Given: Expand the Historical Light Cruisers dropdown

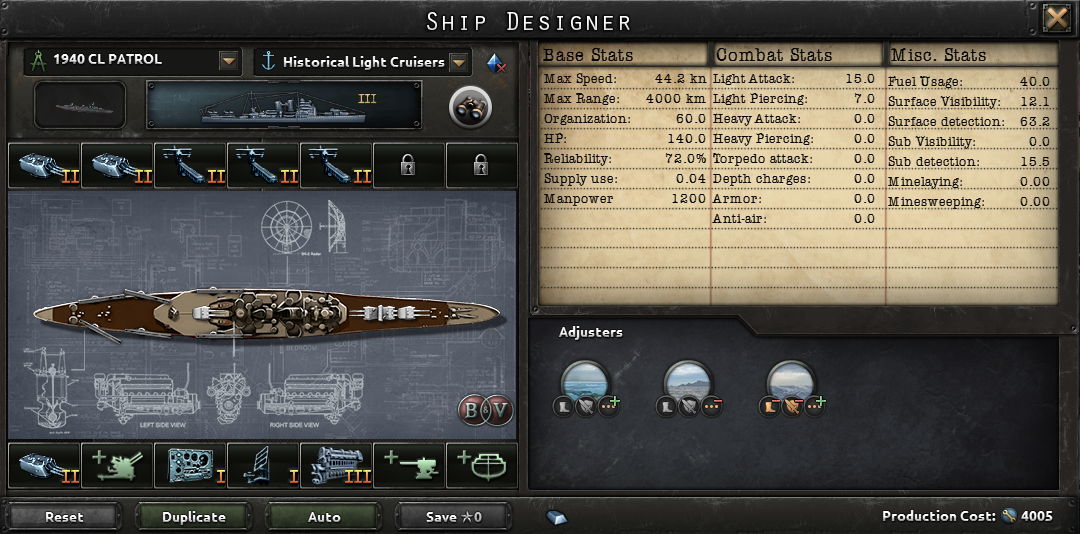Looking at the screenshot, I should (459, 63).
